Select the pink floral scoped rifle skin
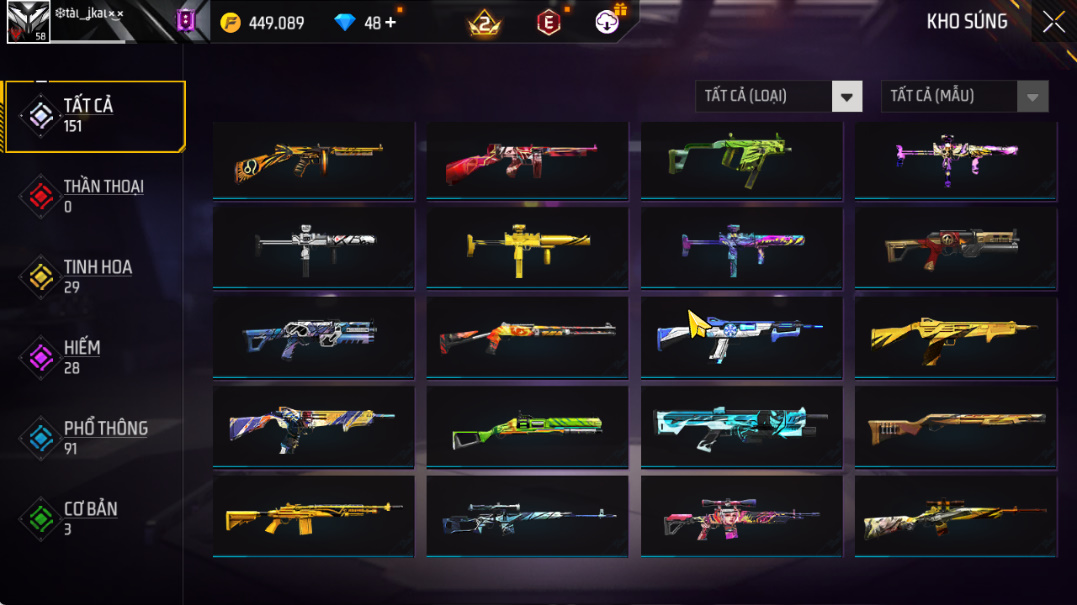The width and height of the screenshot is (1077, 605). tap(741, 516)
